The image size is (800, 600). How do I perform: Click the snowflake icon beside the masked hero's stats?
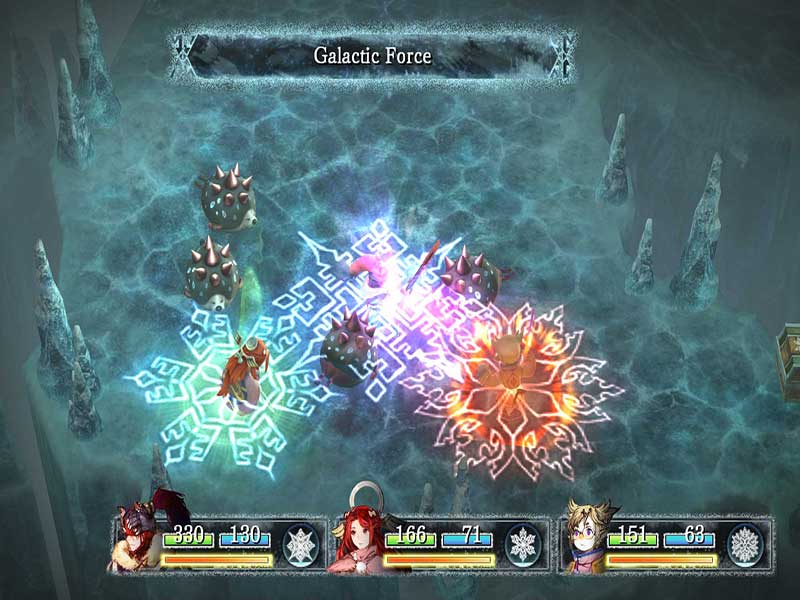point(299,545)
